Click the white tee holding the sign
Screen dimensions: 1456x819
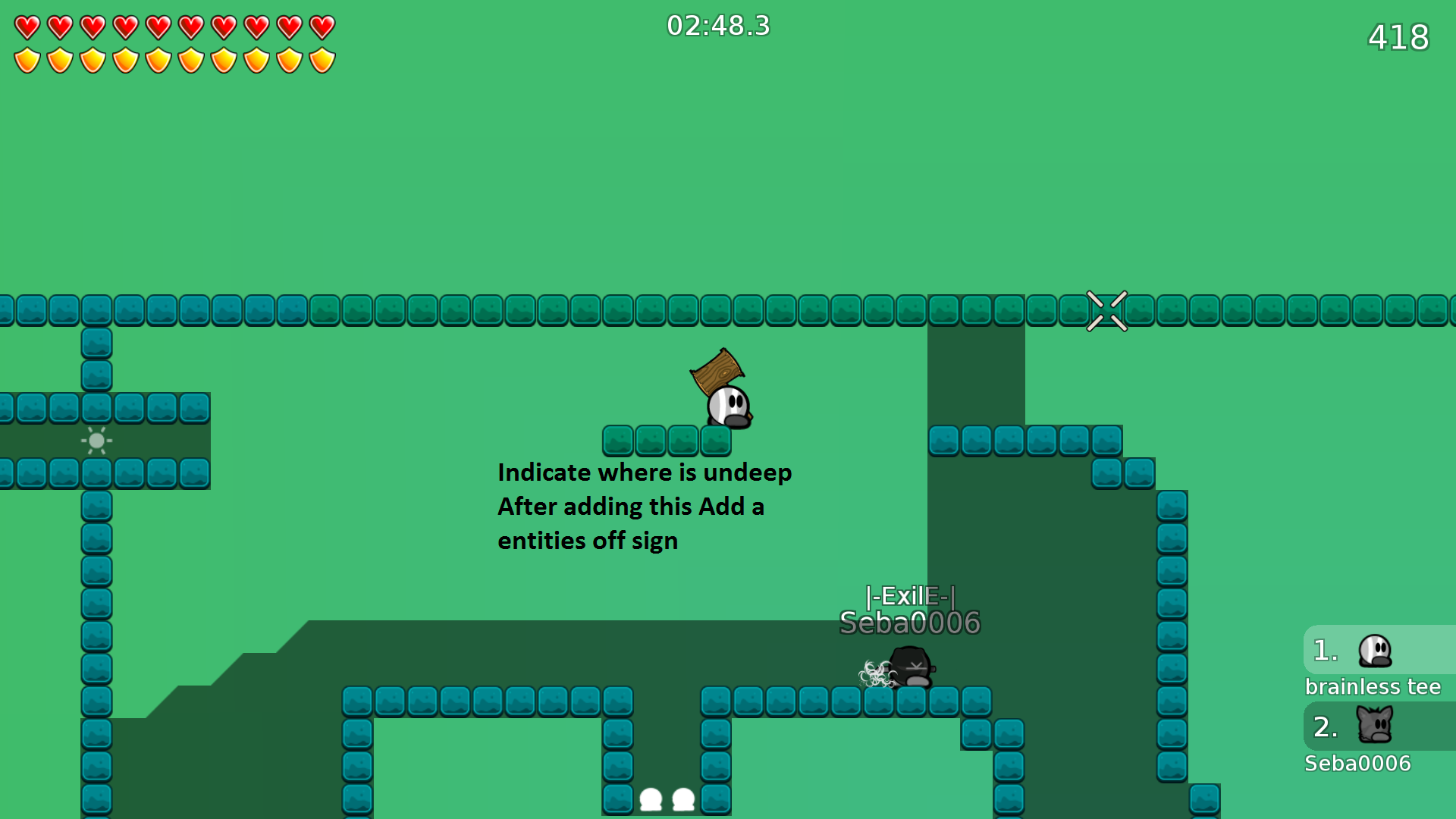click(729, 406)
